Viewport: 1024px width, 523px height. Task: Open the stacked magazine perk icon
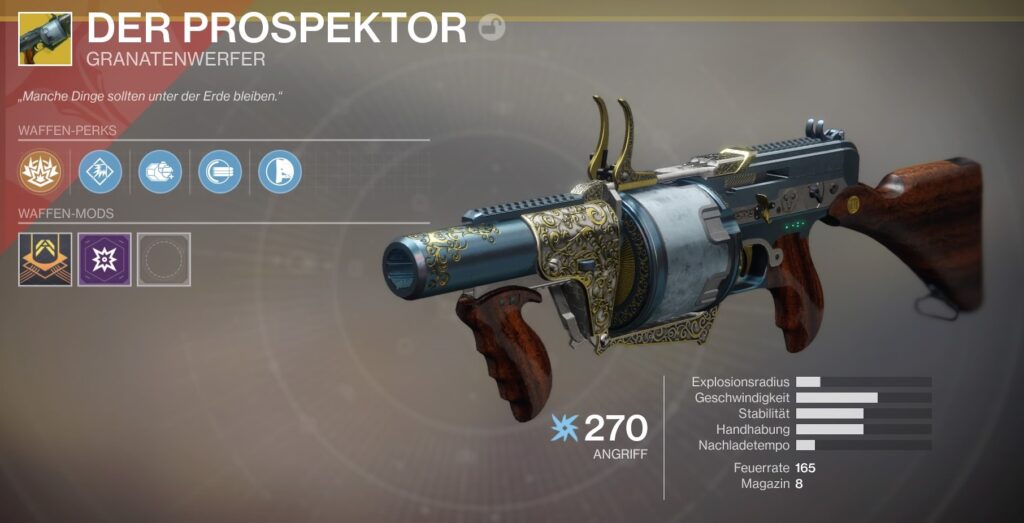220,171
